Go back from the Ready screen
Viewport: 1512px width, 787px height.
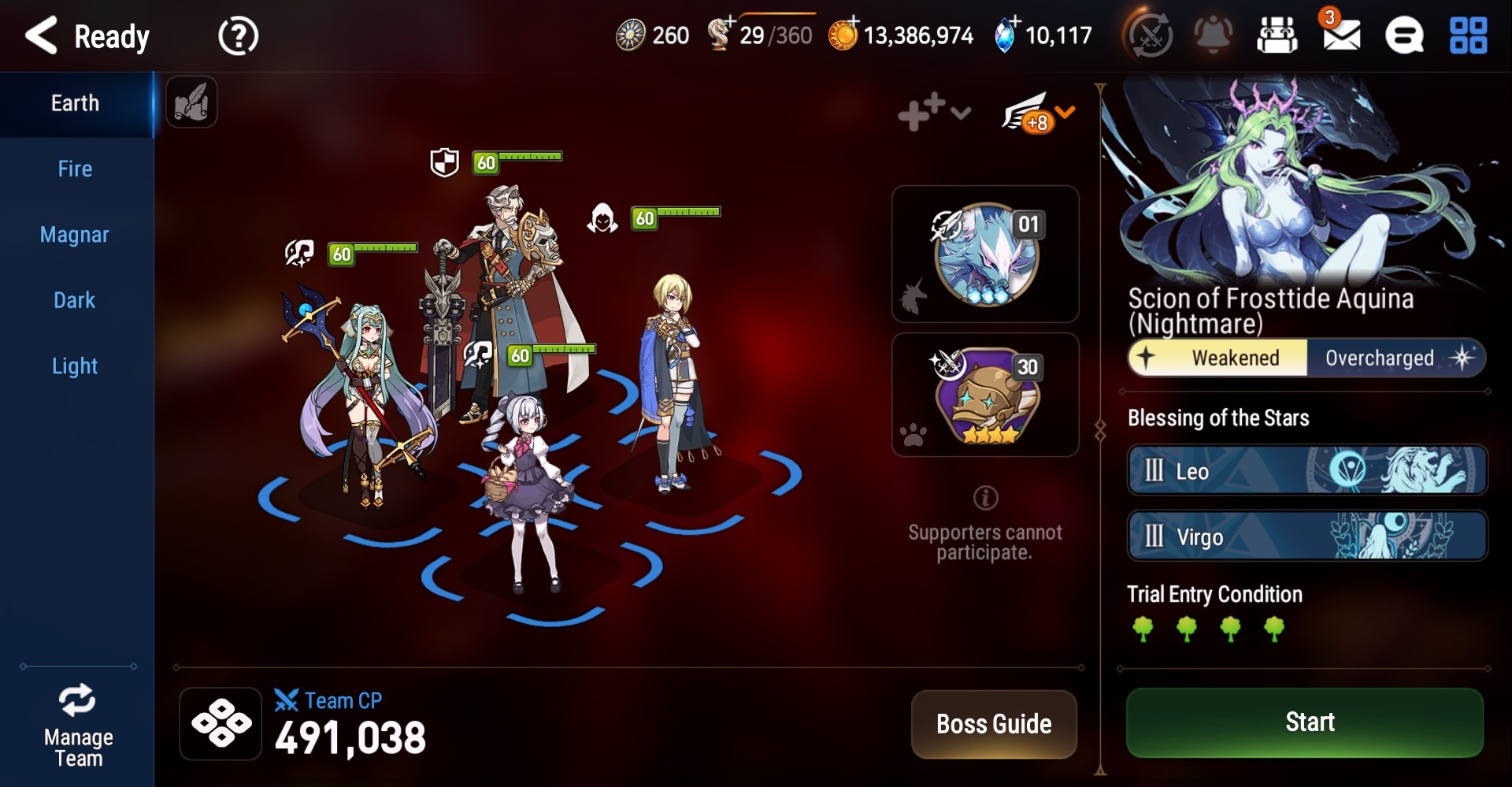click(43, 35)
